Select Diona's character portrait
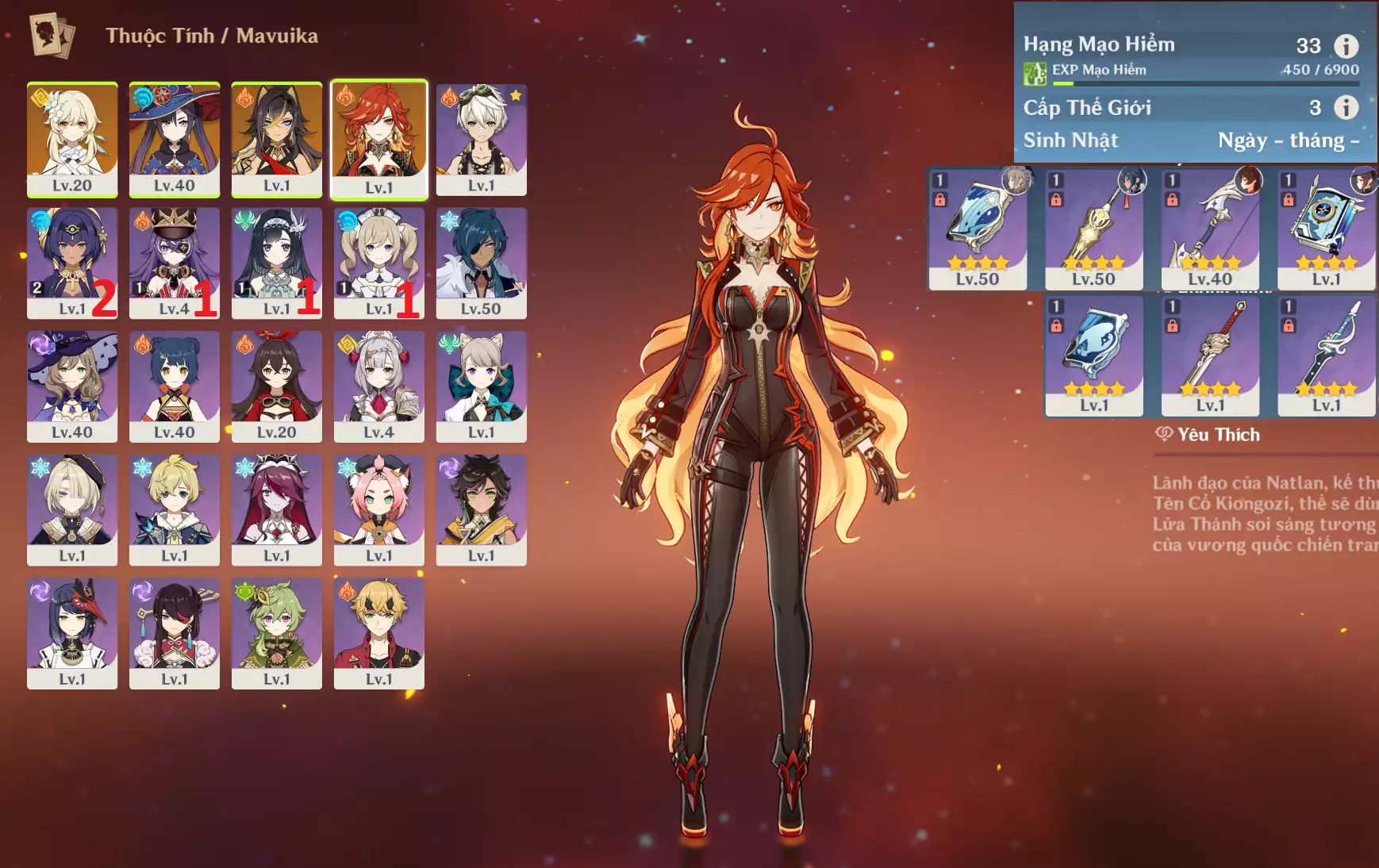The image size is (1379, 868). coord(379,509)
